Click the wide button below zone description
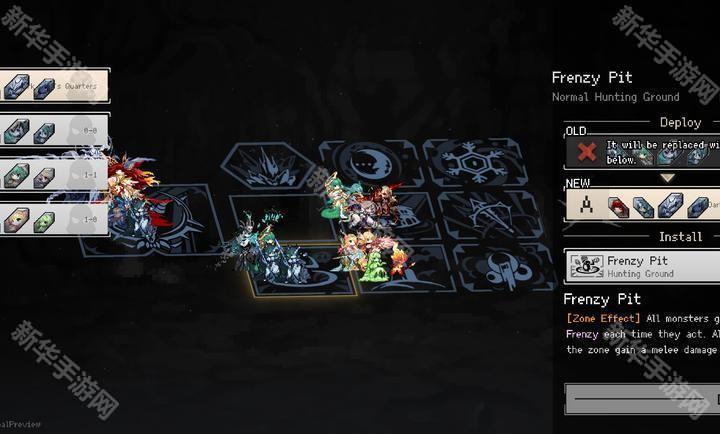720x434 pixels. pos(642,399)
